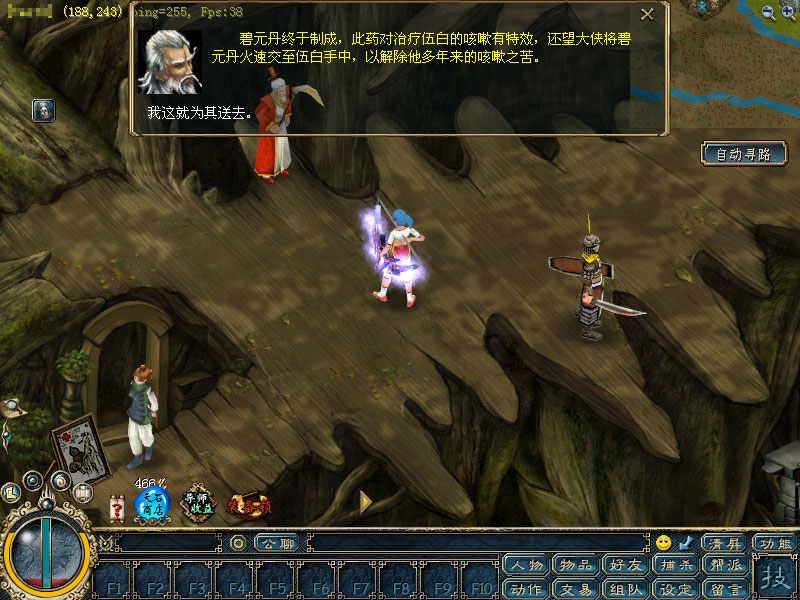Click the 自动寻路 auto-pathfinding button
800x600 pixels.
coord(744,154)
